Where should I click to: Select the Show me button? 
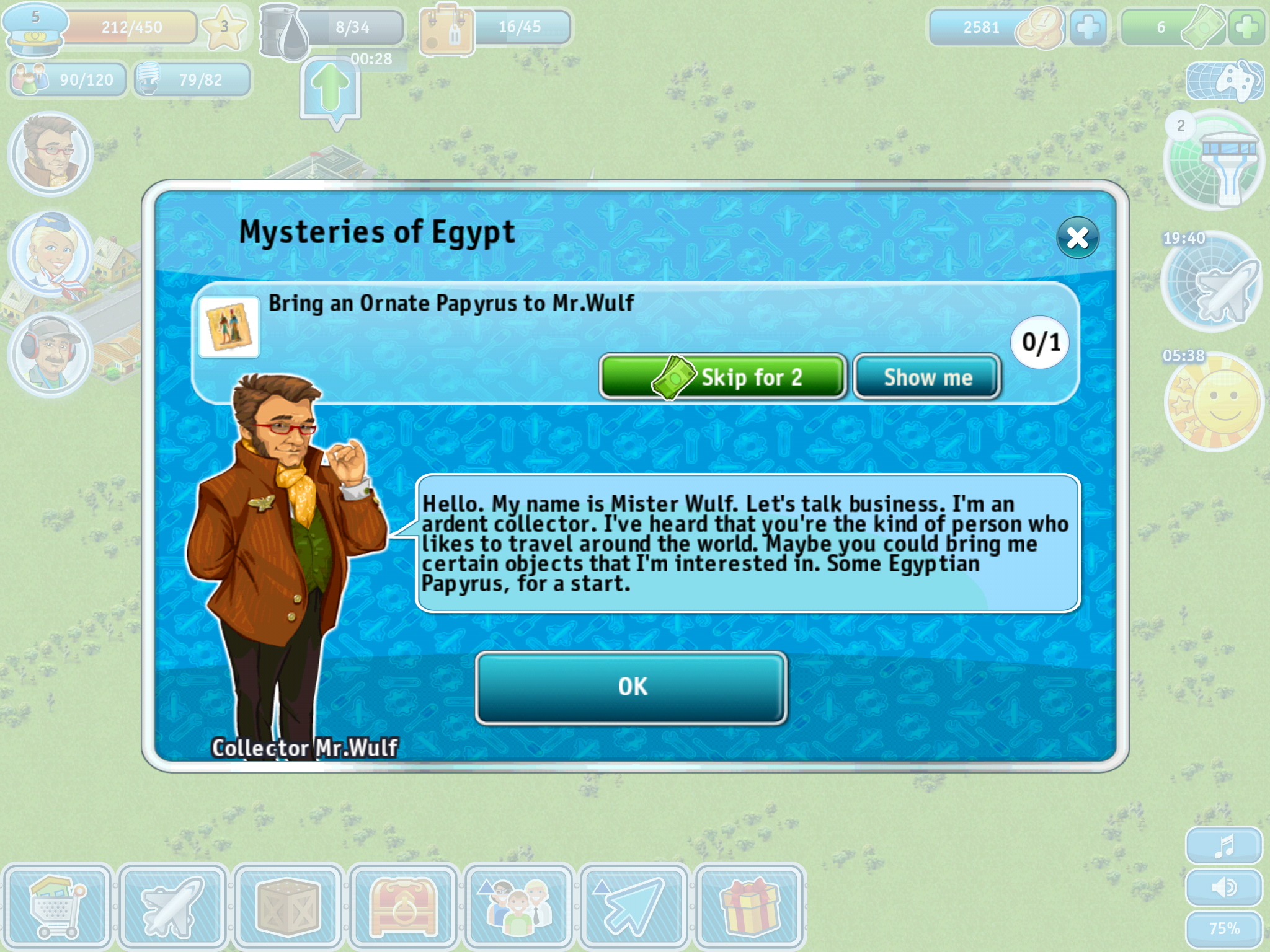click(x=927, y=377)
